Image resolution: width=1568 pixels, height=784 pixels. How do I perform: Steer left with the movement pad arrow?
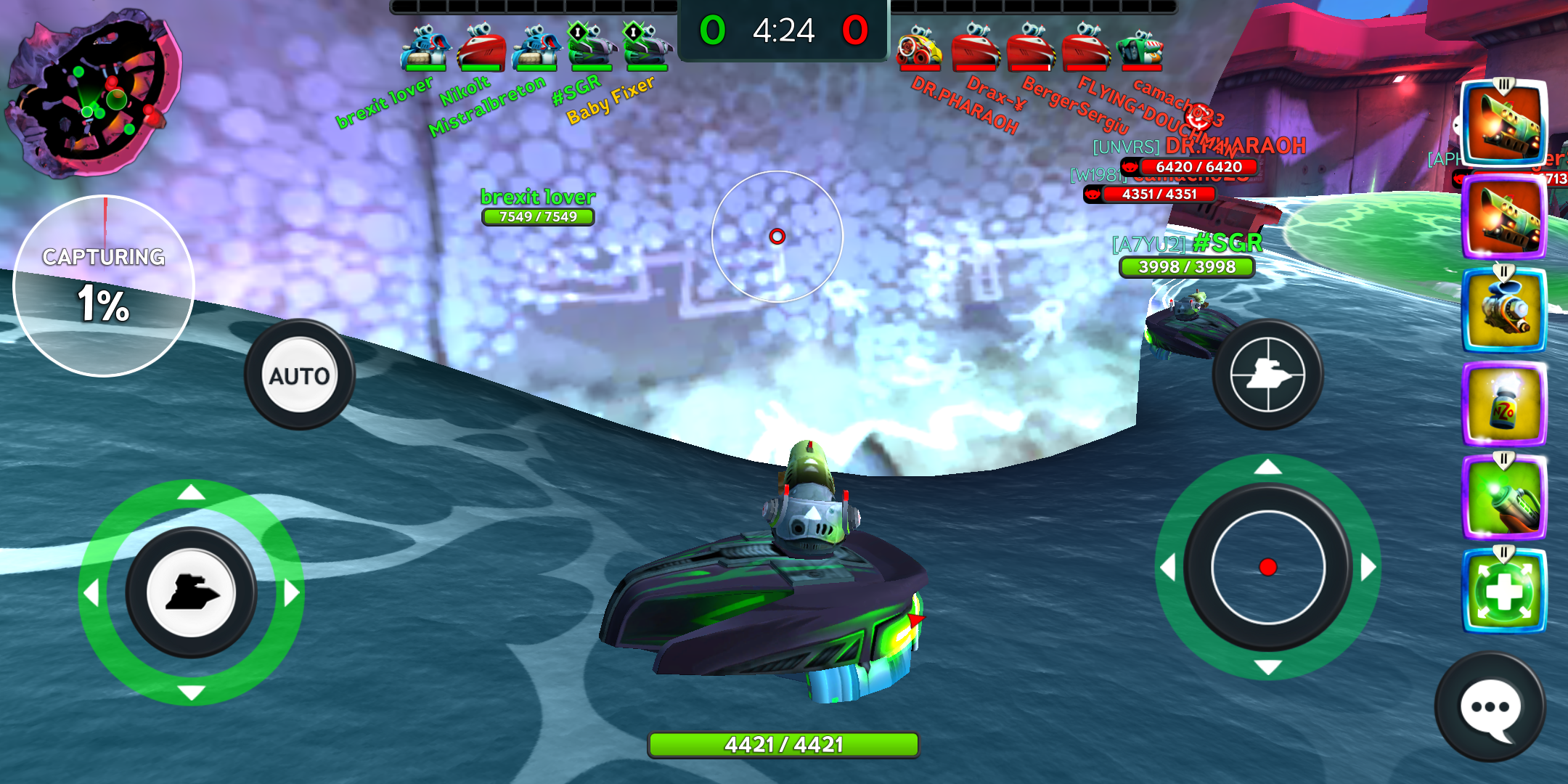pyautogui.click(x=91, y=593)
